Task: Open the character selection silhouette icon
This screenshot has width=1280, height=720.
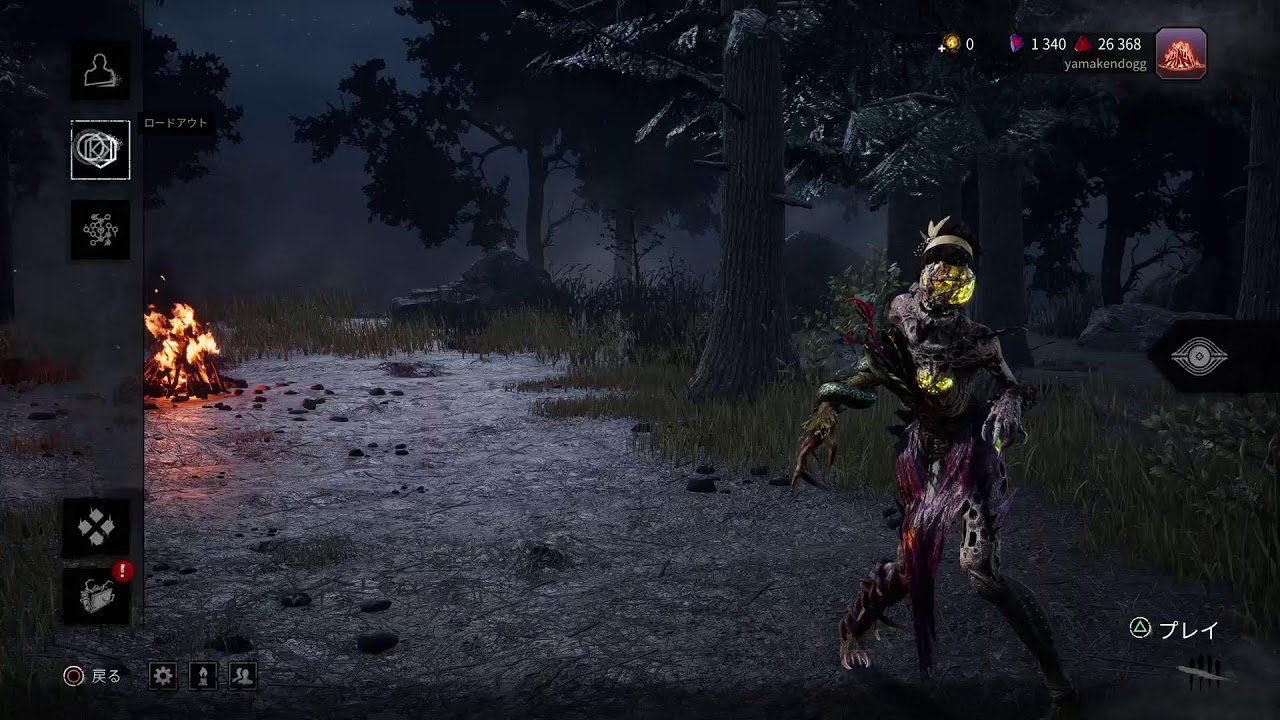Action: coord(100,70)
